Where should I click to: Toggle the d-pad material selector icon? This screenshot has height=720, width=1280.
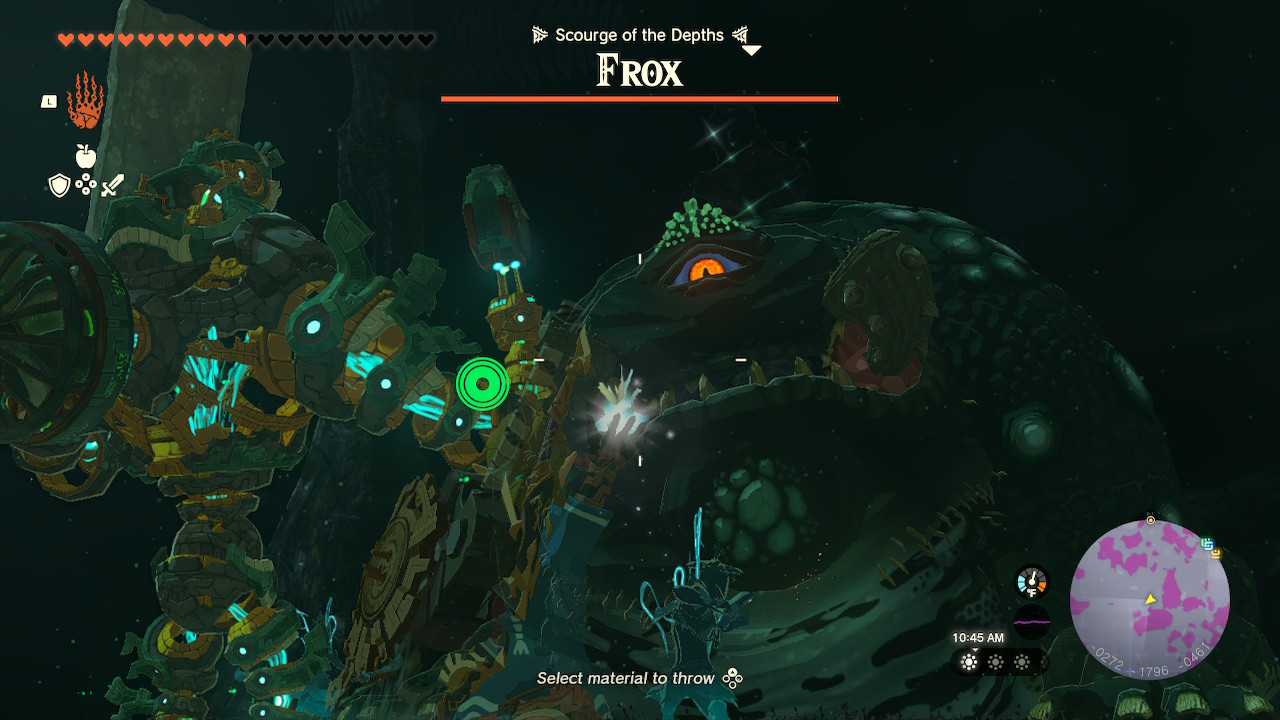click(85, 184)
